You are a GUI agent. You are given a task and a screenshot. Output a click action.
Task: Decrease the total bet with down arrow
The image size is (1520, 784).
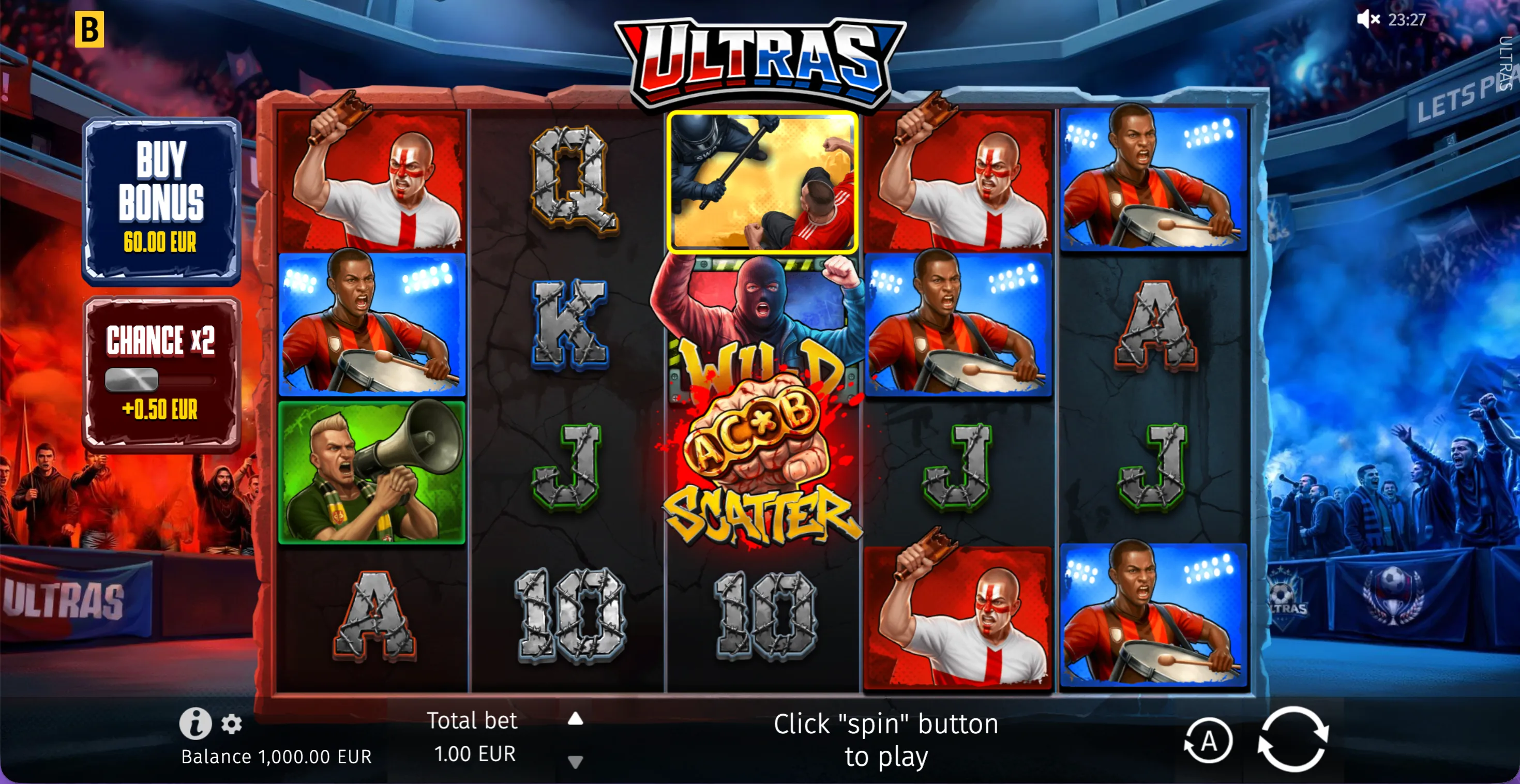coord(576,761)
